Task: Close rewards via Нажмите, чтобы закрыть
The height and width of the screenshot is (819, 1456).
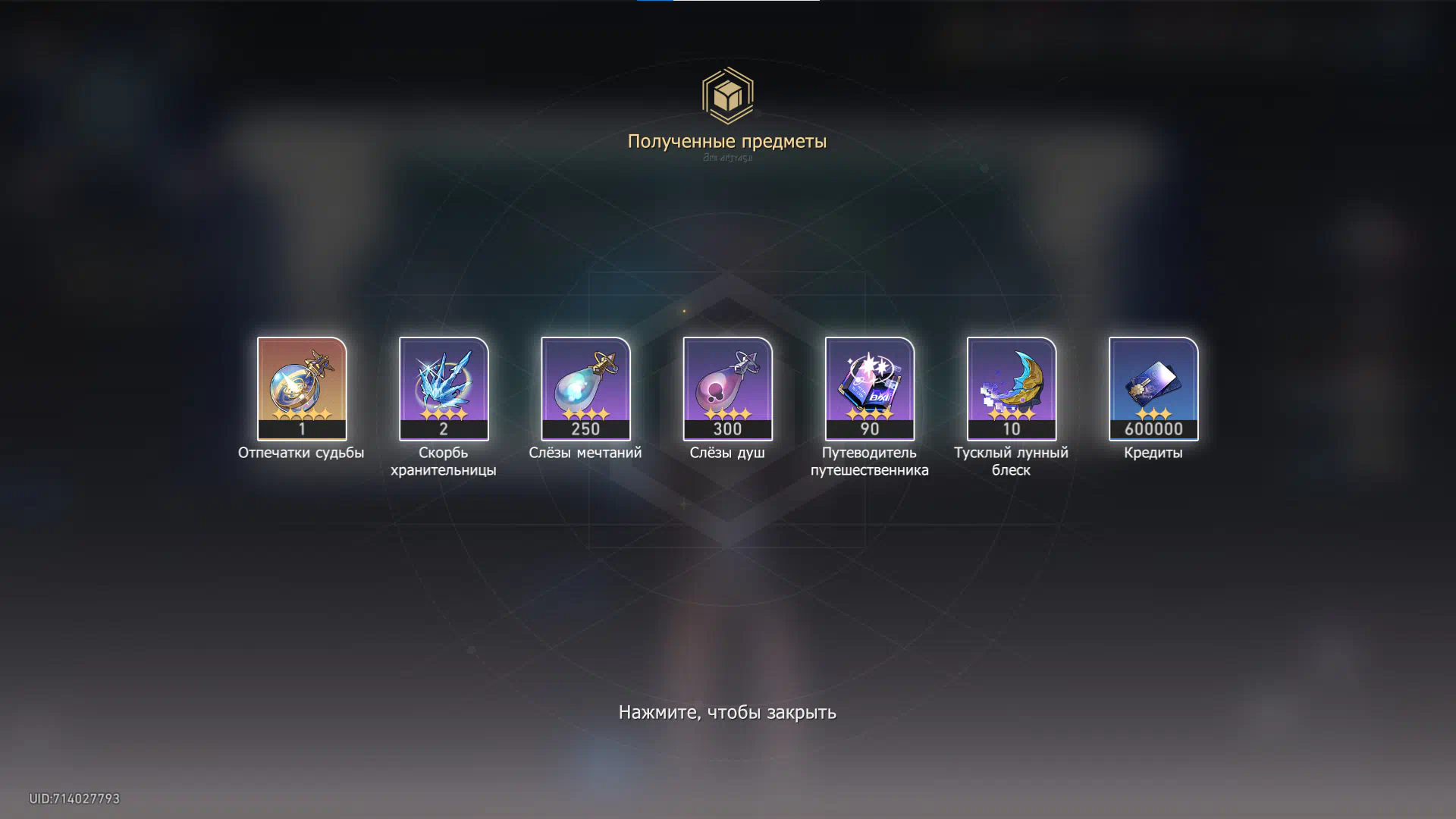Action: [727, 712]
